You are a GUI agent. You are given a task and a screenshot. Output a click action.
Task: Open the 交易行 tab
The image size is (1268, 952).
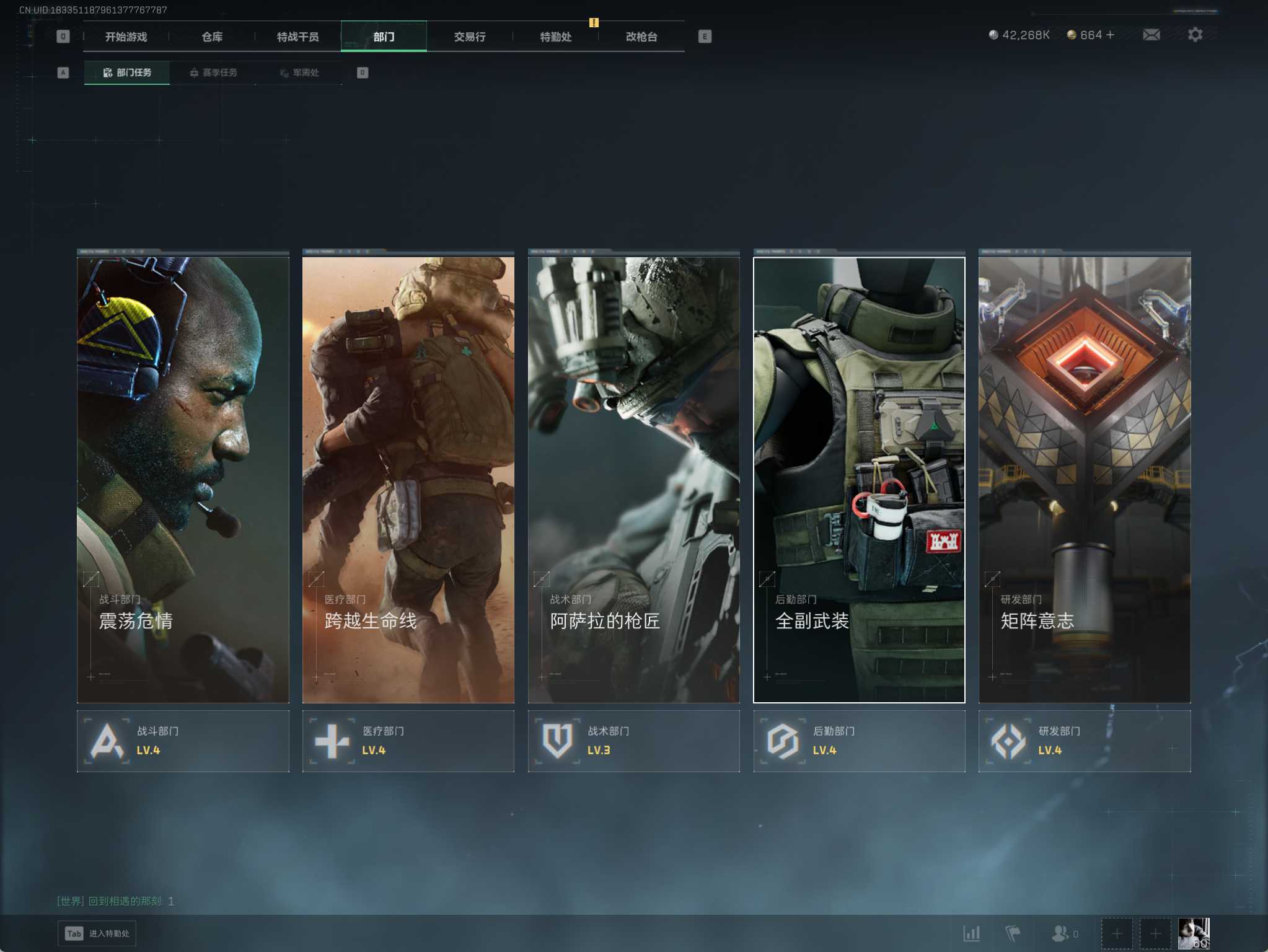tap(469, 37)
